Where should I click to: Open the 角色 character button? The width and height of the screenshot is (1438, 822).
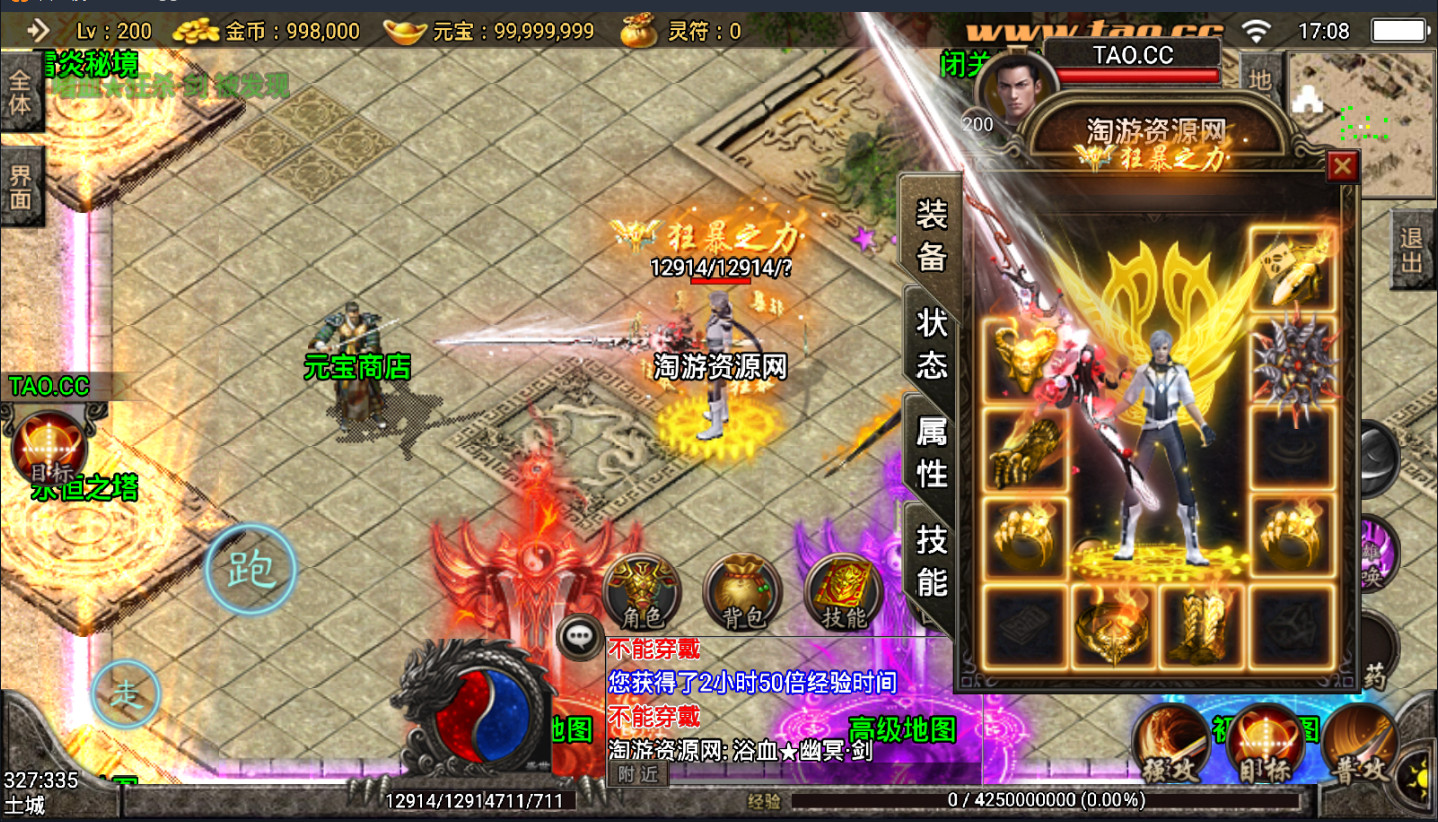coord(641,592)
